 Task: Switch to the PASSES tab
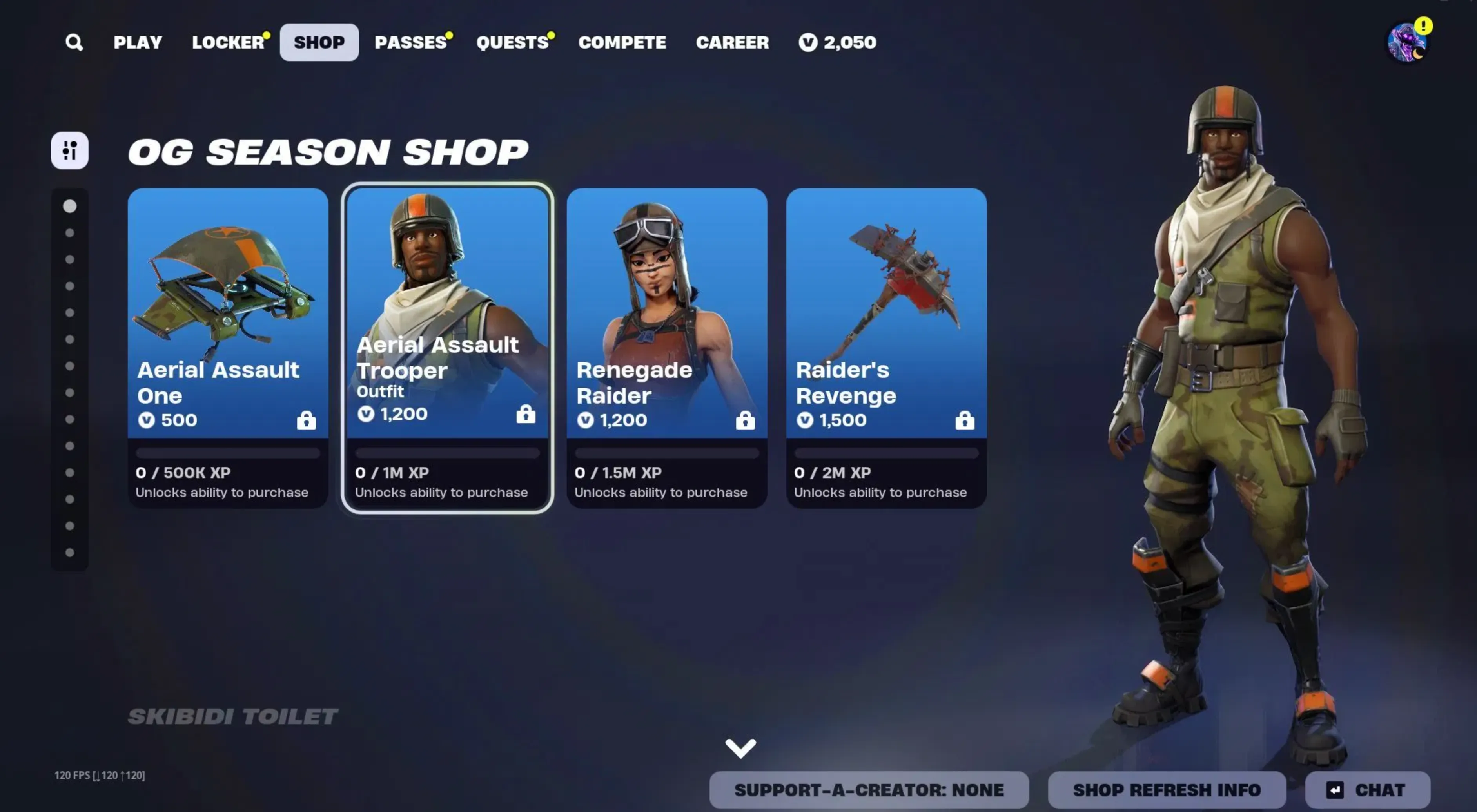tap(410, 42)
